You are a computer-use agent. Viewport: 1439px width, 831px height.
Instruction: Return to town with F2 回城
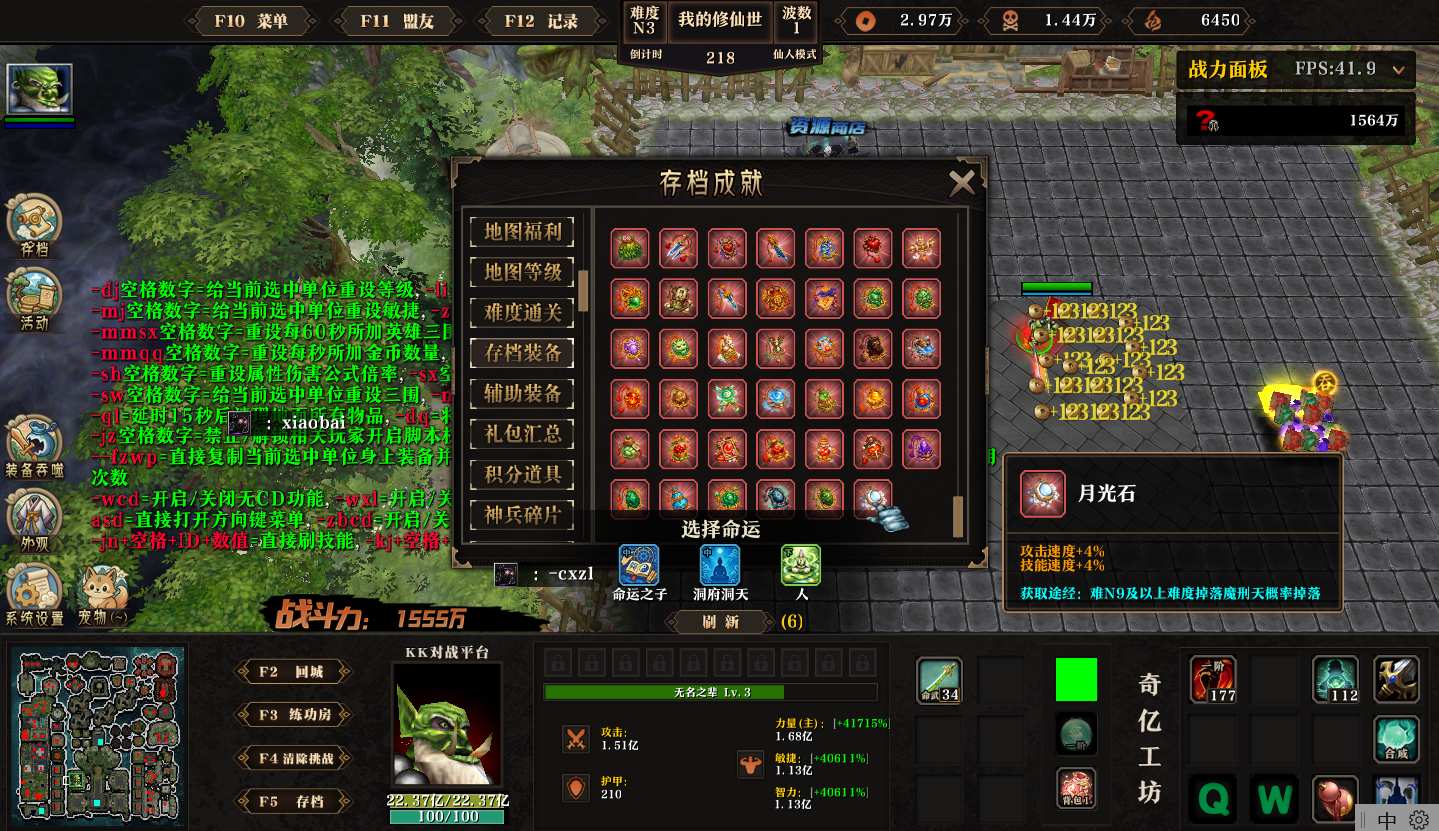[x=293, y=672]
